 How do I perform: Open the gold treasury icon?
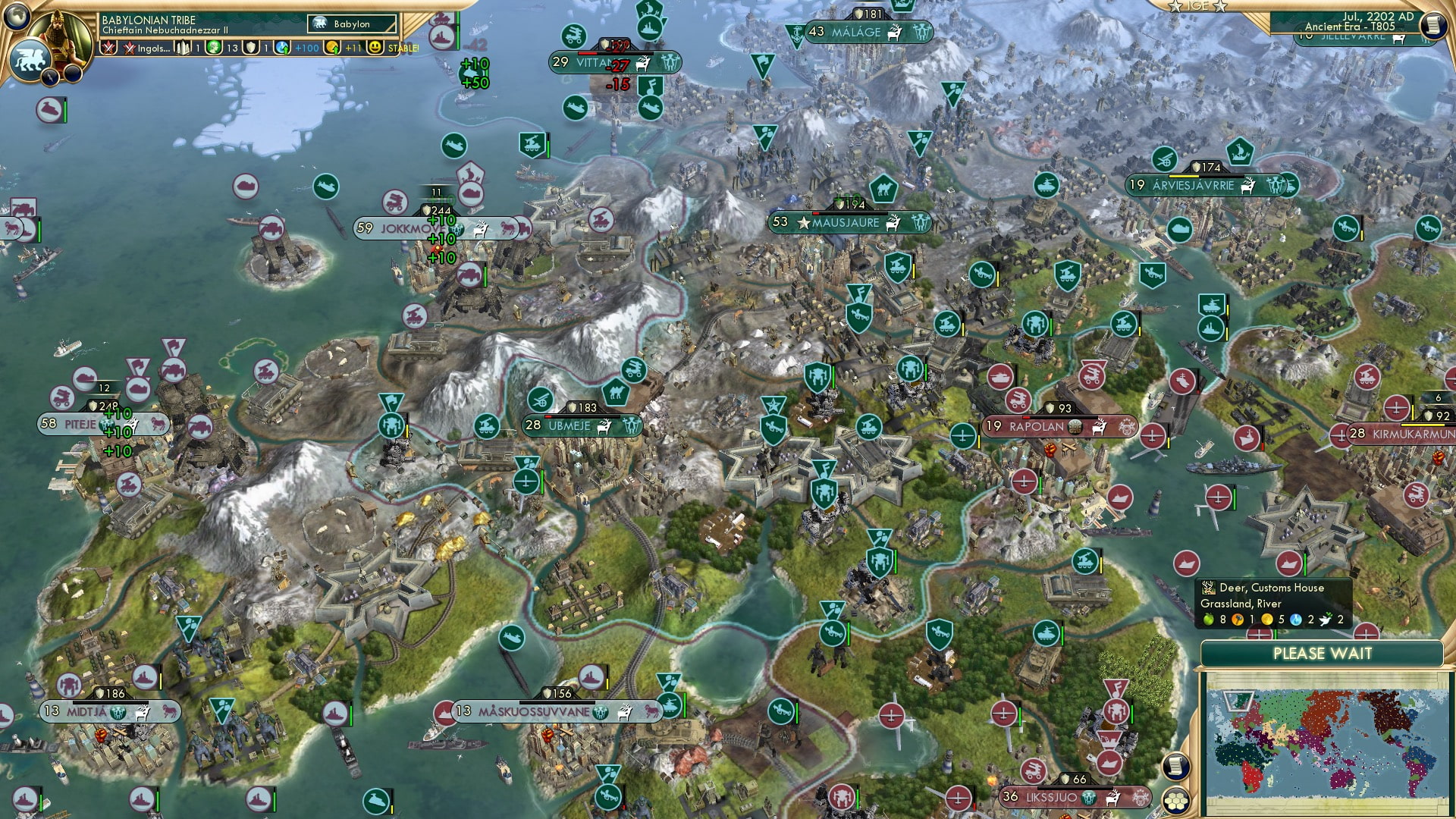click(x=334, y=47)
